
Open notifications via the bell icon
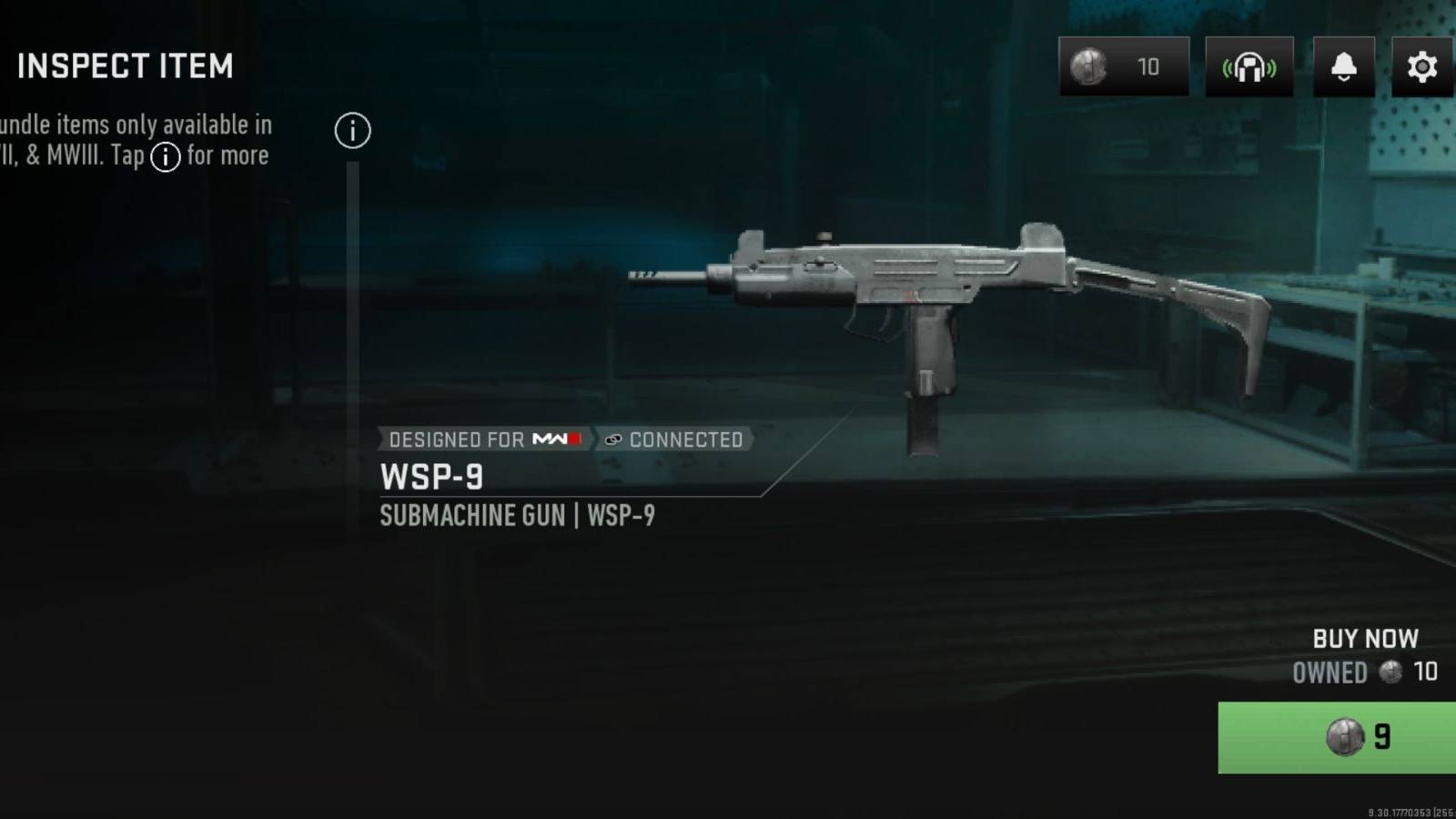1342,66
